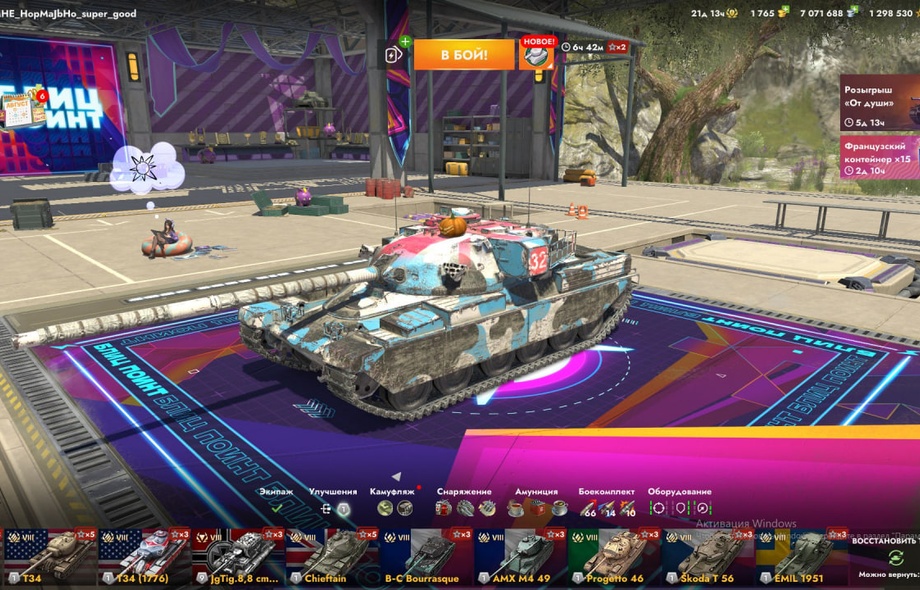This screenshot has width=920, height=590.
Task: Open the game mode selector marked НОВОЕ!
Action: 536,54
